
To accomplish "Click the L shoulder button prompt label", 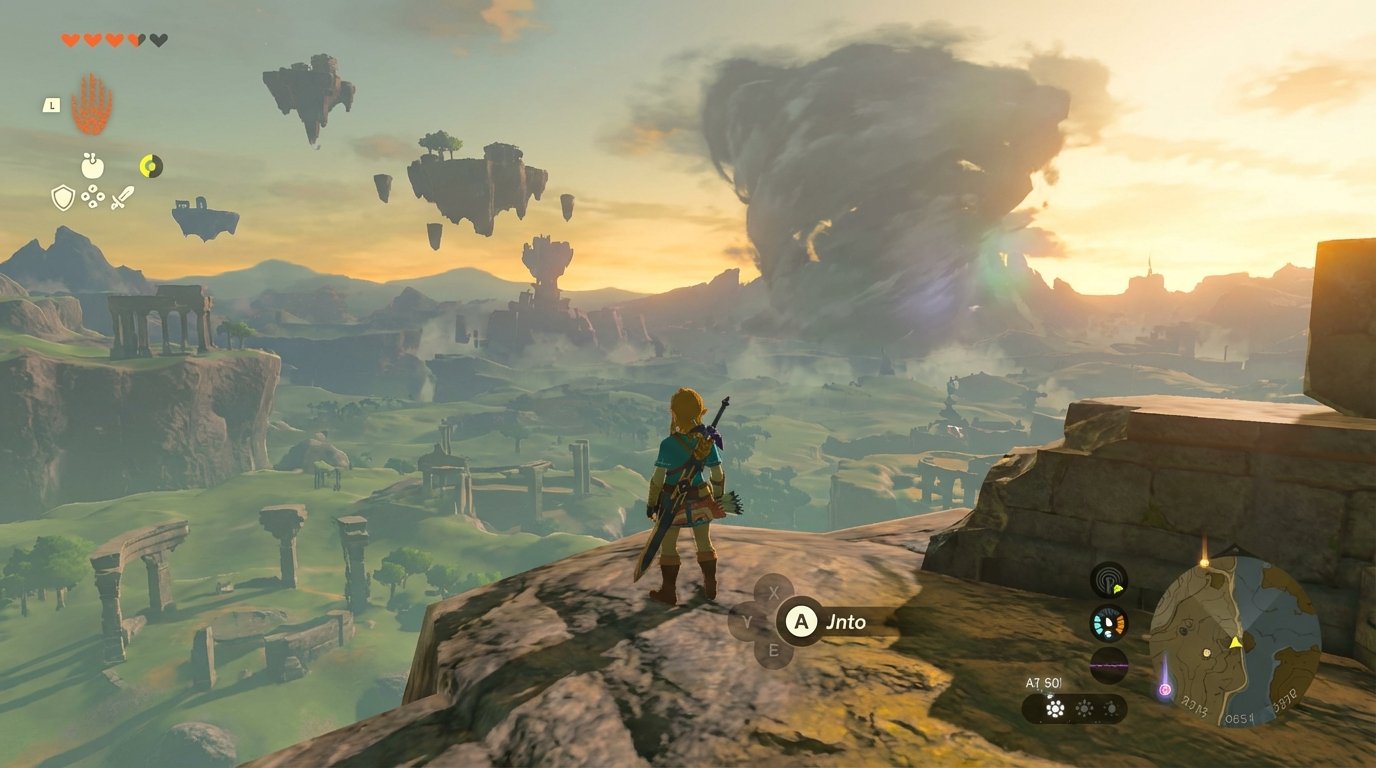I will click(51, 105).
